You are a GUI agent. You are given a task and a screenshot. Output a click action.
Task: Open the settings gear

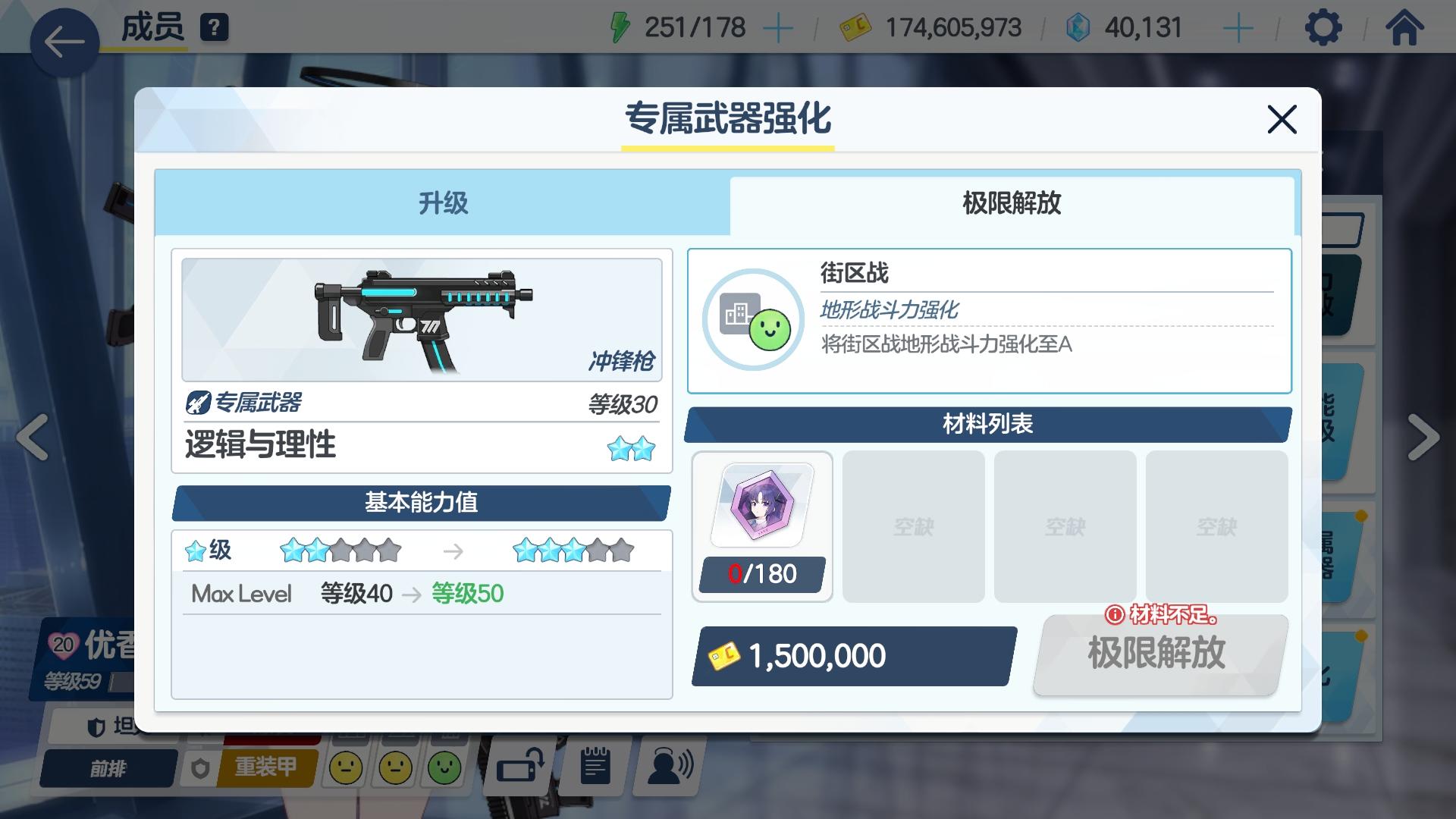[x=1323, y=27]
